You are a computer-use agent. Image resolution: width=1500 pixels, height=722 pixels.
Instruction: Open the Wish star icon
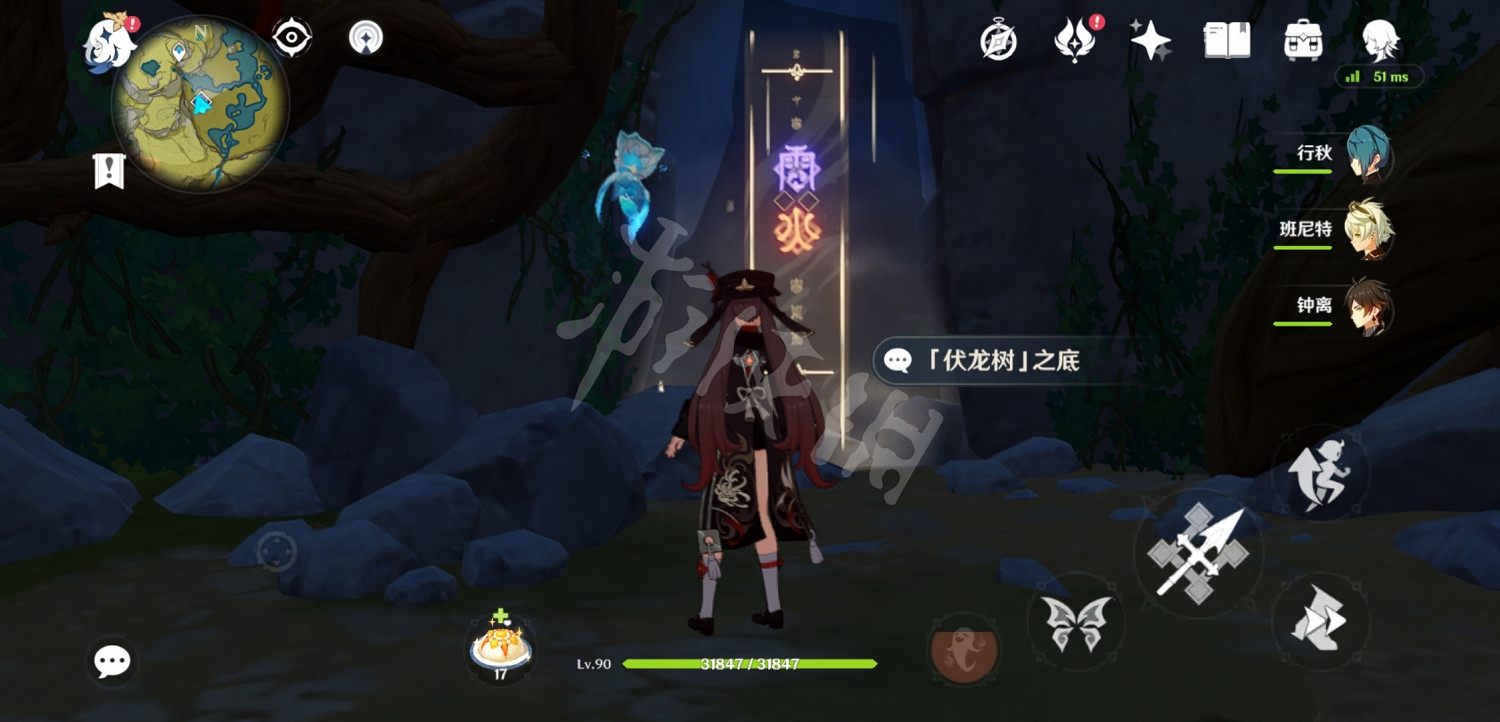click(x=1150, y=40)
